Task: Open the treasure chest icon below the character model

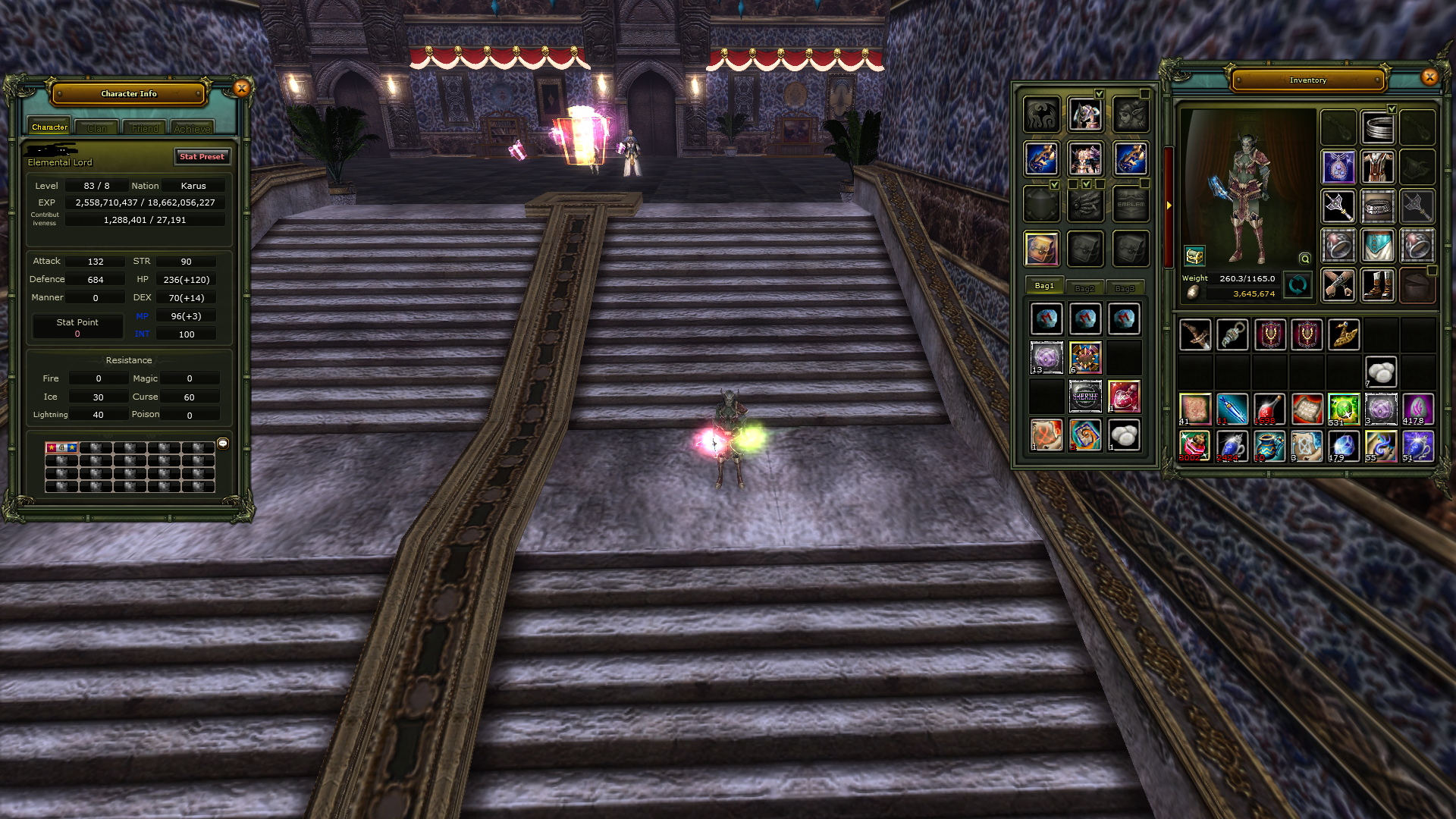Action: (x=1194, y=256)
